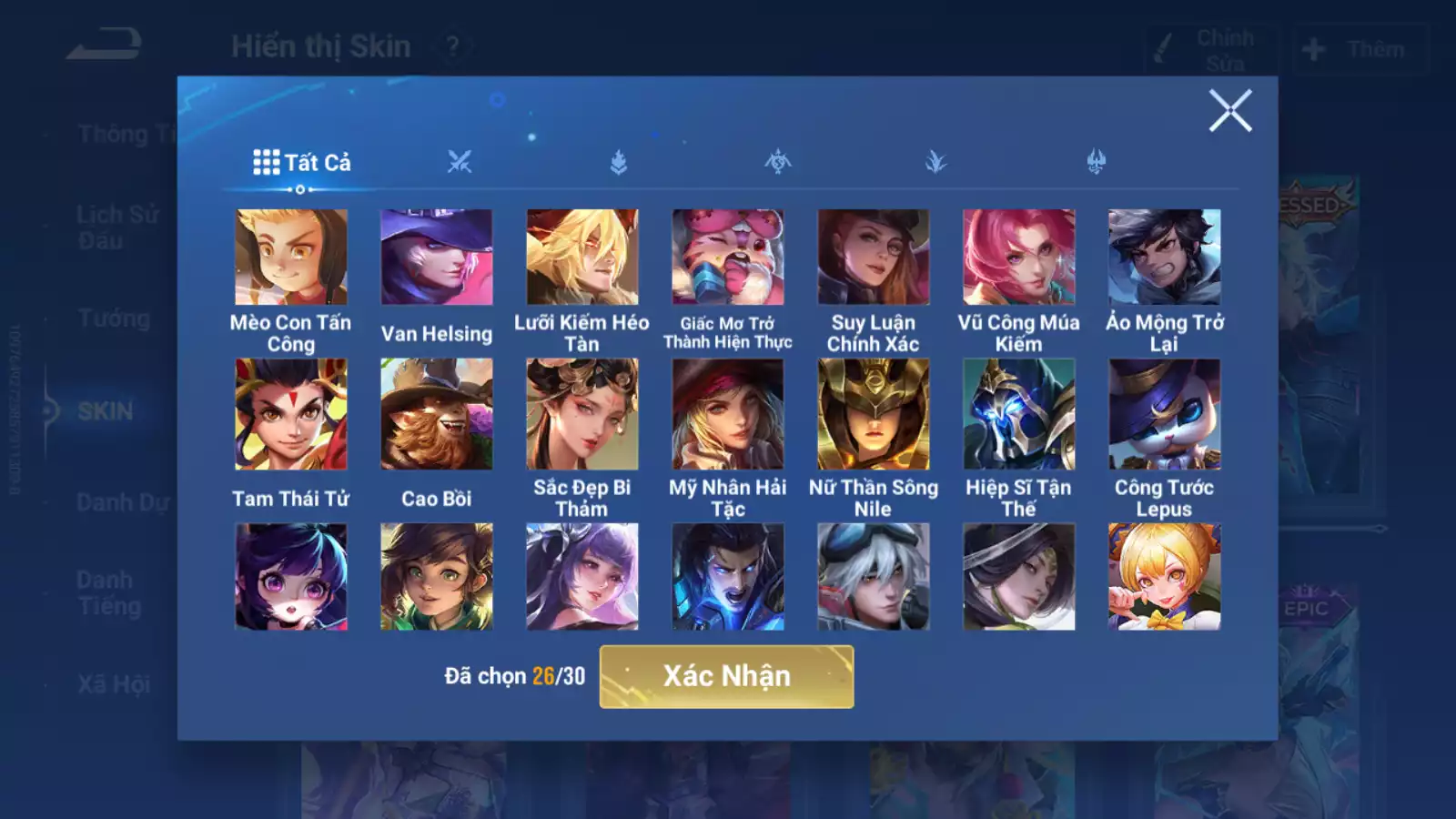Pick the Ảo Mộng Trở Lại skin
1456x819 pixels.
point(1165,258)
